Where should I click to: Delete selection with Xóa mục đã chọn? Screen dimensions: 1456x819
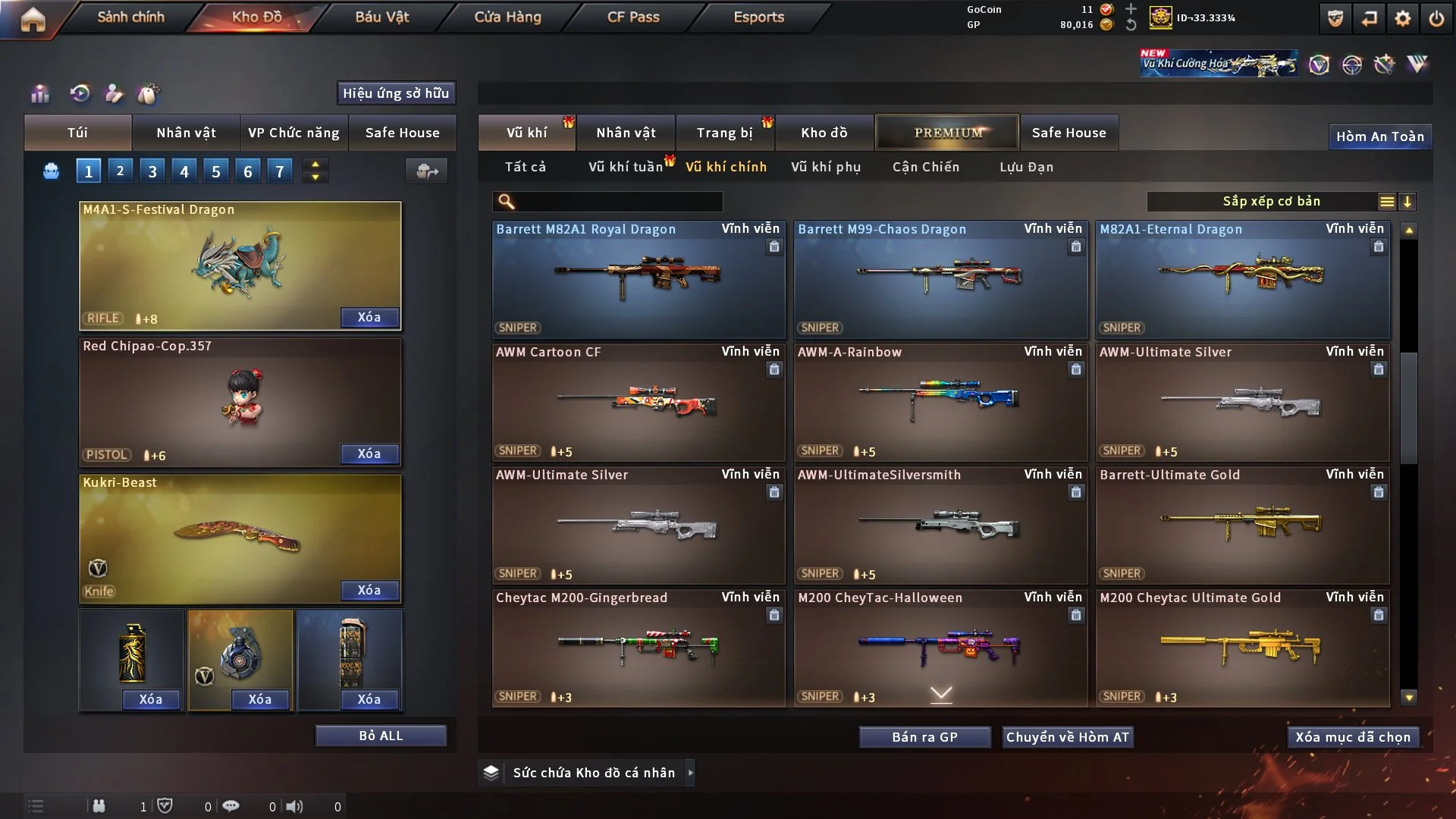tap(1352, 737)
